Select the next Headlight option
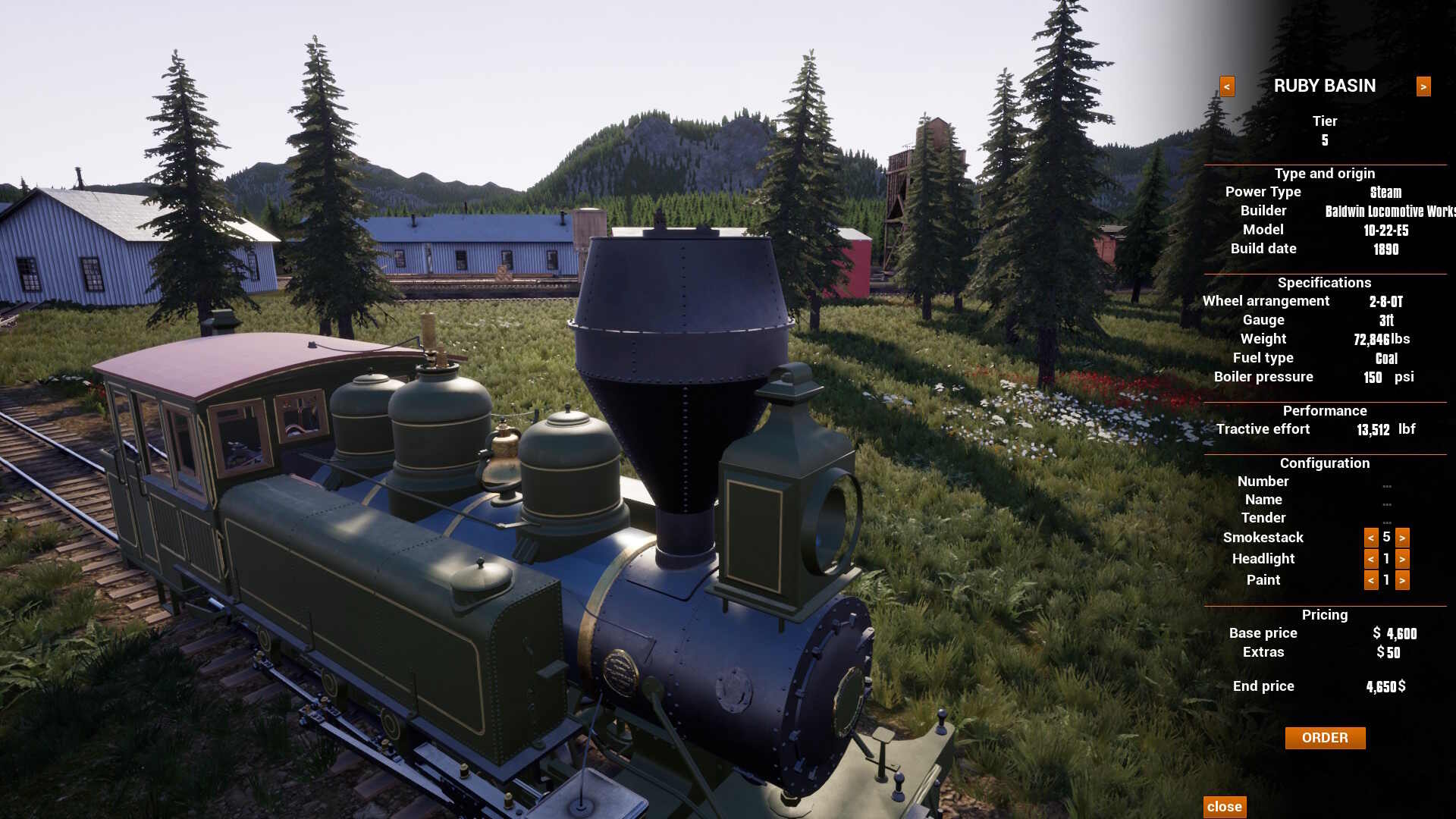 click(1403, 559)
